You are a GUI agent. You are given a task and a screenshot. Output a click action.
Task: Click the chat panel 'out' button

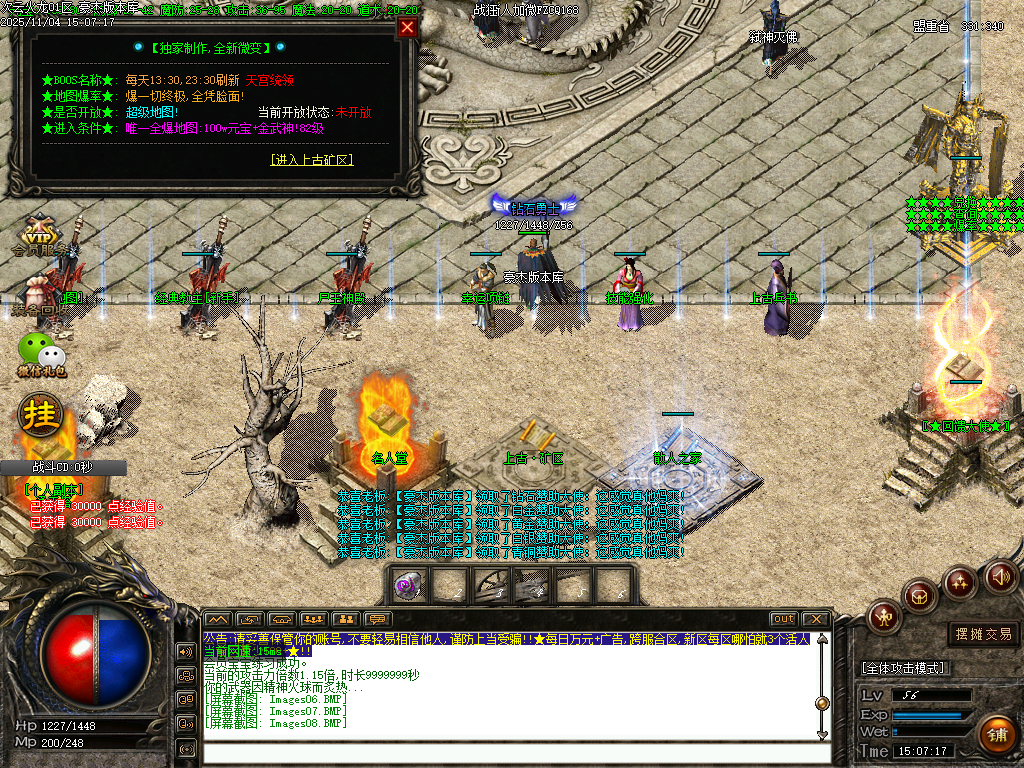click(784, 619)
